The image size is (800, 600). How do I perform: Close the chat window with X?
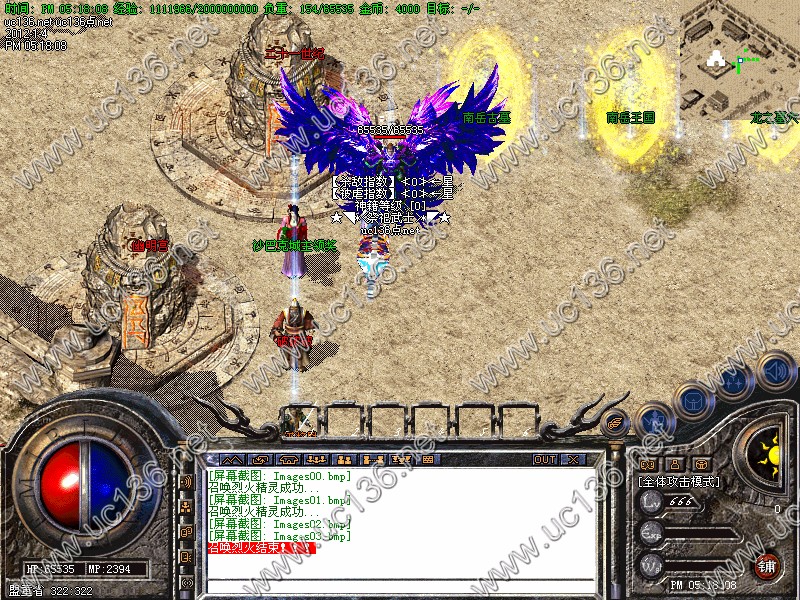tap(573, 459)
